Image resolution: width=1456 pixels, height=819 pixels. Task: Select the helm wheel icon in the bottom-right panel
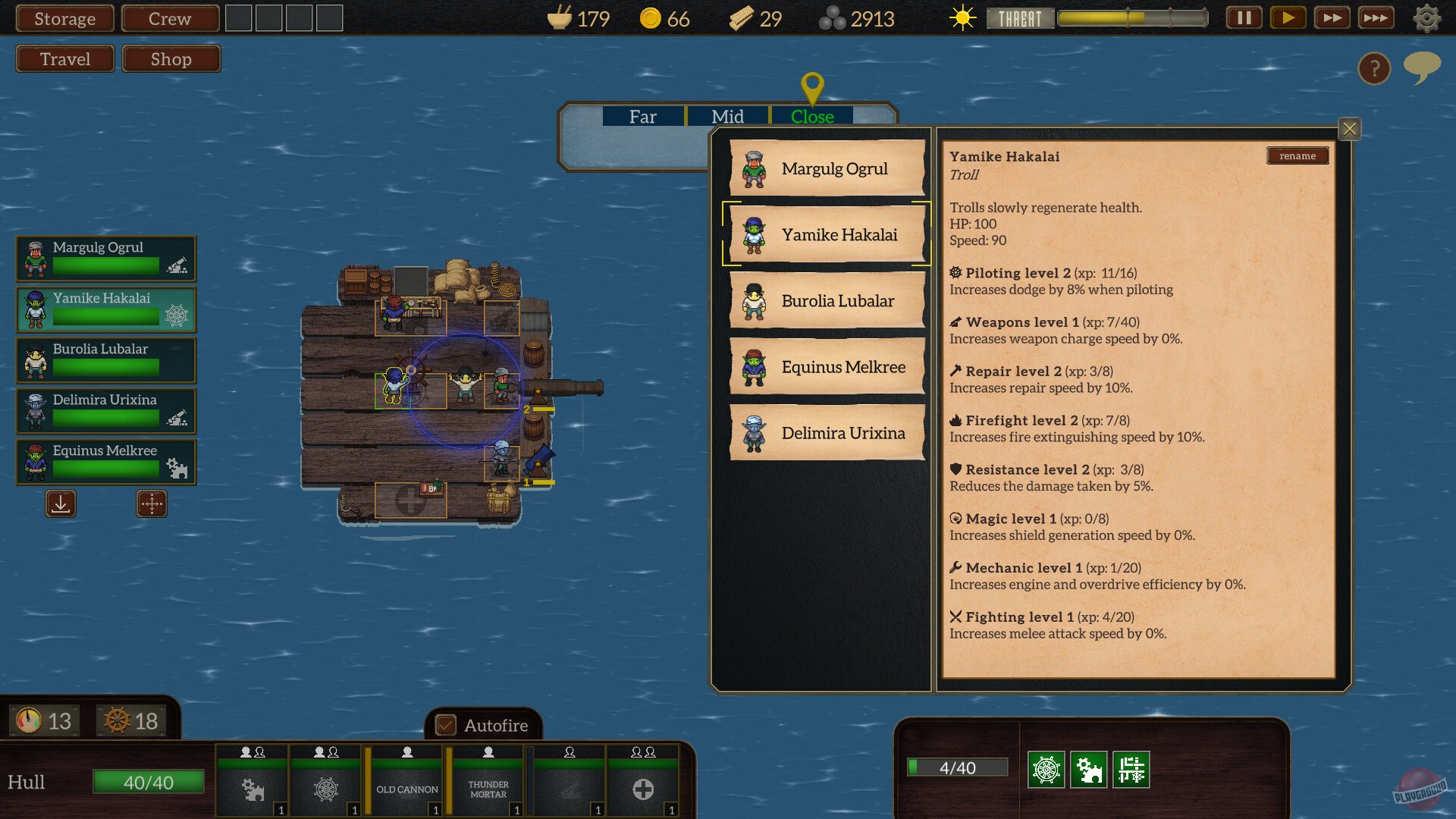click(1047, 767)
